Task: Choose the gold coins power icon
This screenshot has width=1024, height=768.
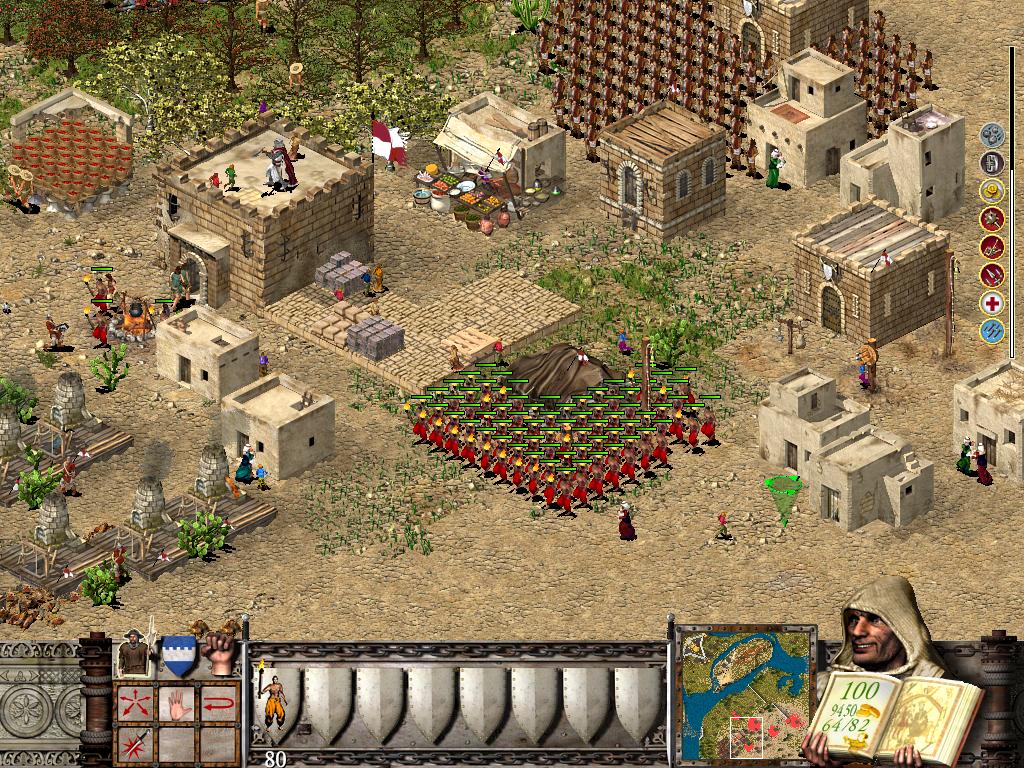Action: (x=991, y=191)
